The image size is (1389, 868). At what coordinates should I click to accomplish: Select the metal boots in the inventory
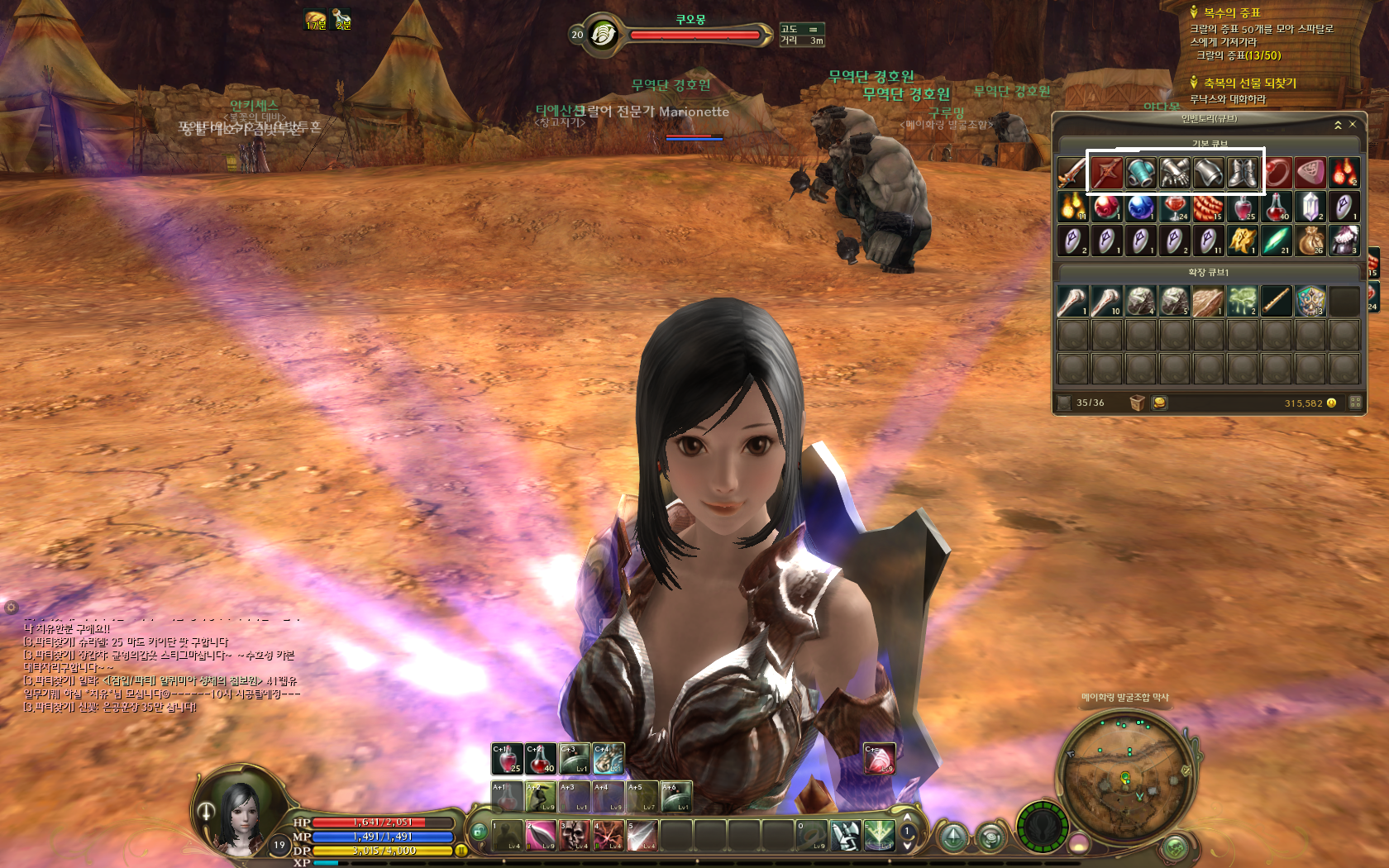pyautogui.click(x=1243, y=173)
